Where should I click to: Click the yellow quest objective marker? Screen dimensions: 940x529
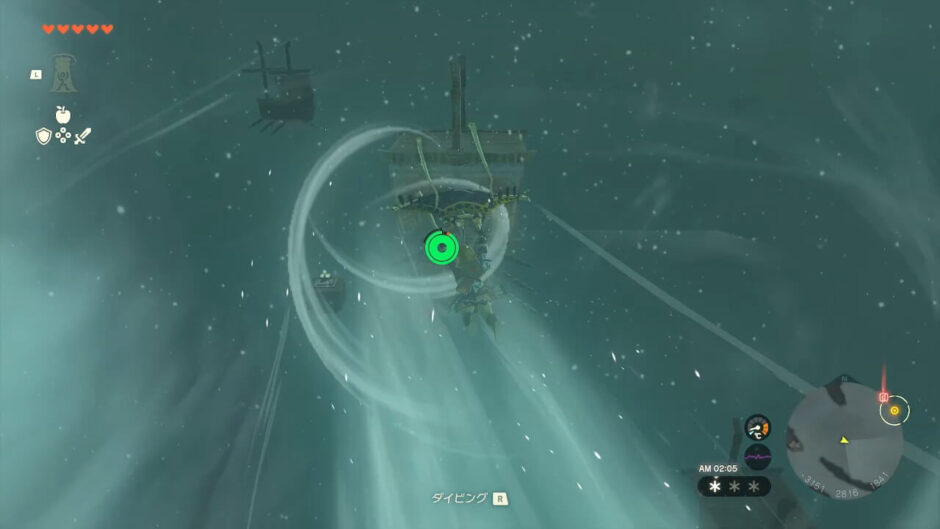(894, 410)
